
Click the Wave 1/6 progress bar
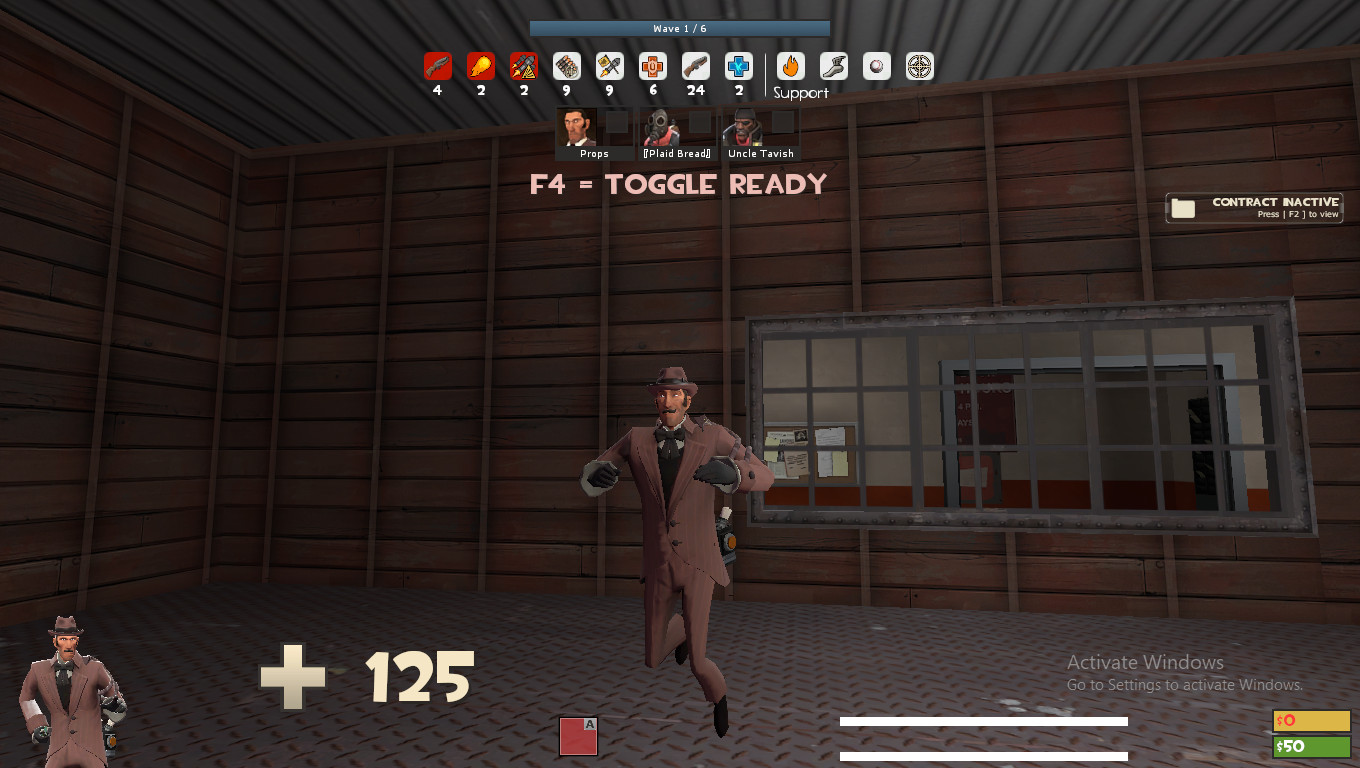point(679,28)
